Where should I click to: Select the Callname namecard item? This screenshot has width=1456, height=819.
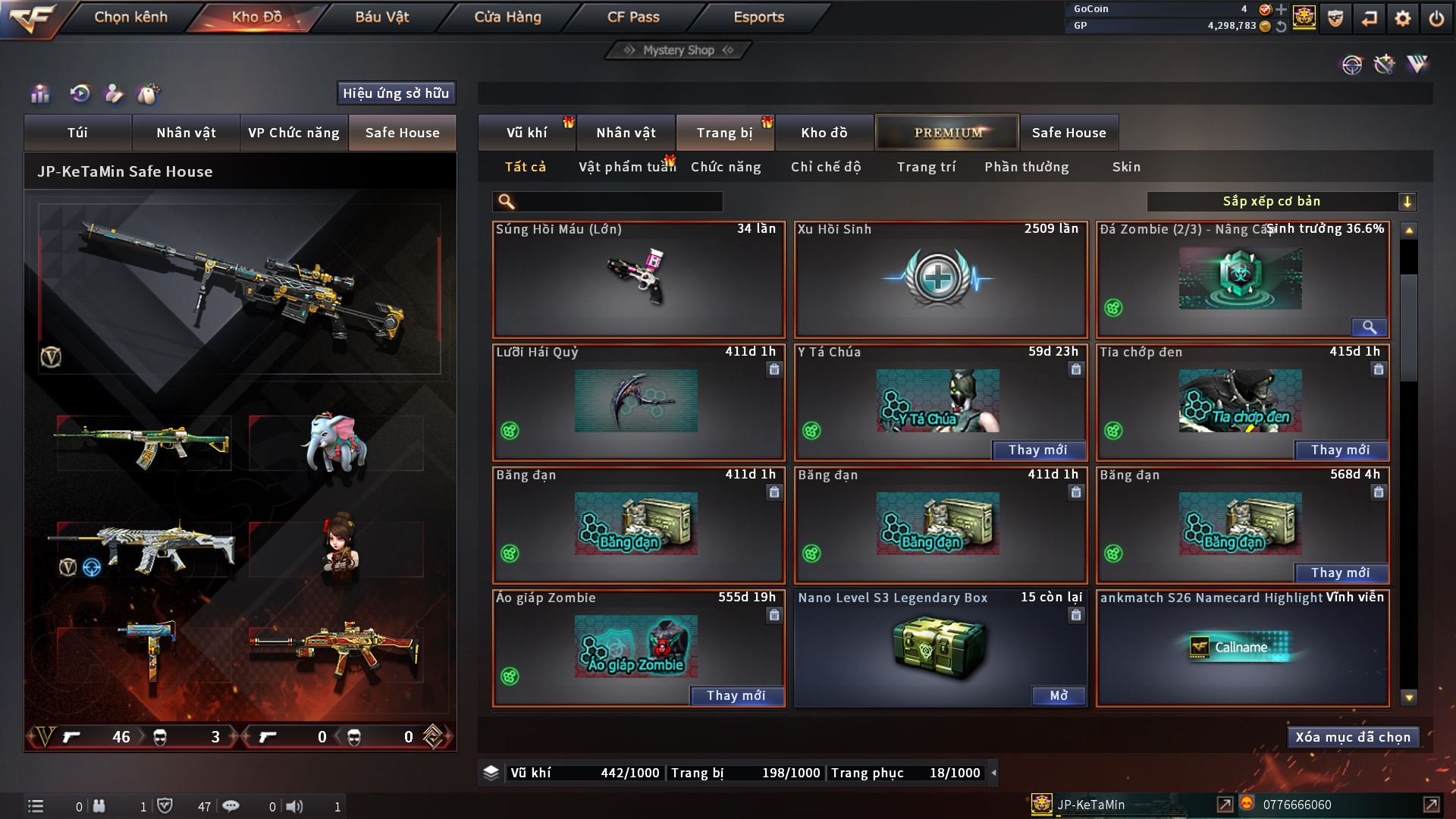(1241, 648)
